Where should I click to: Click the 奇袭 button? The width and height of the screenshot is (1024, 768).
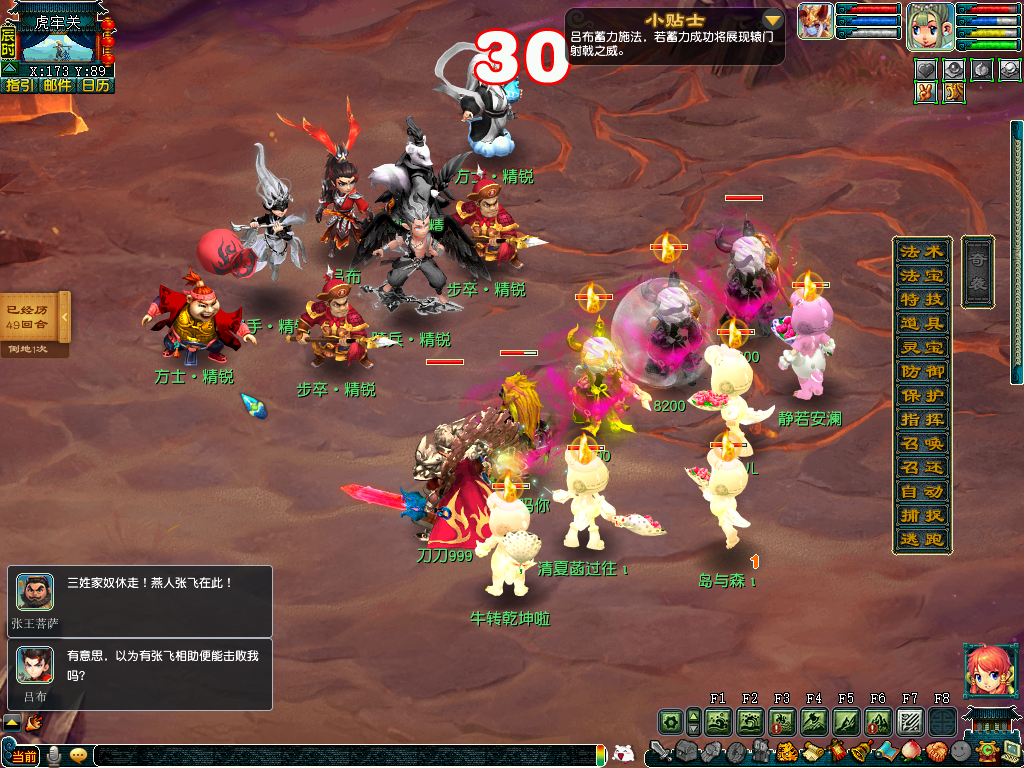tap(977, 271)
